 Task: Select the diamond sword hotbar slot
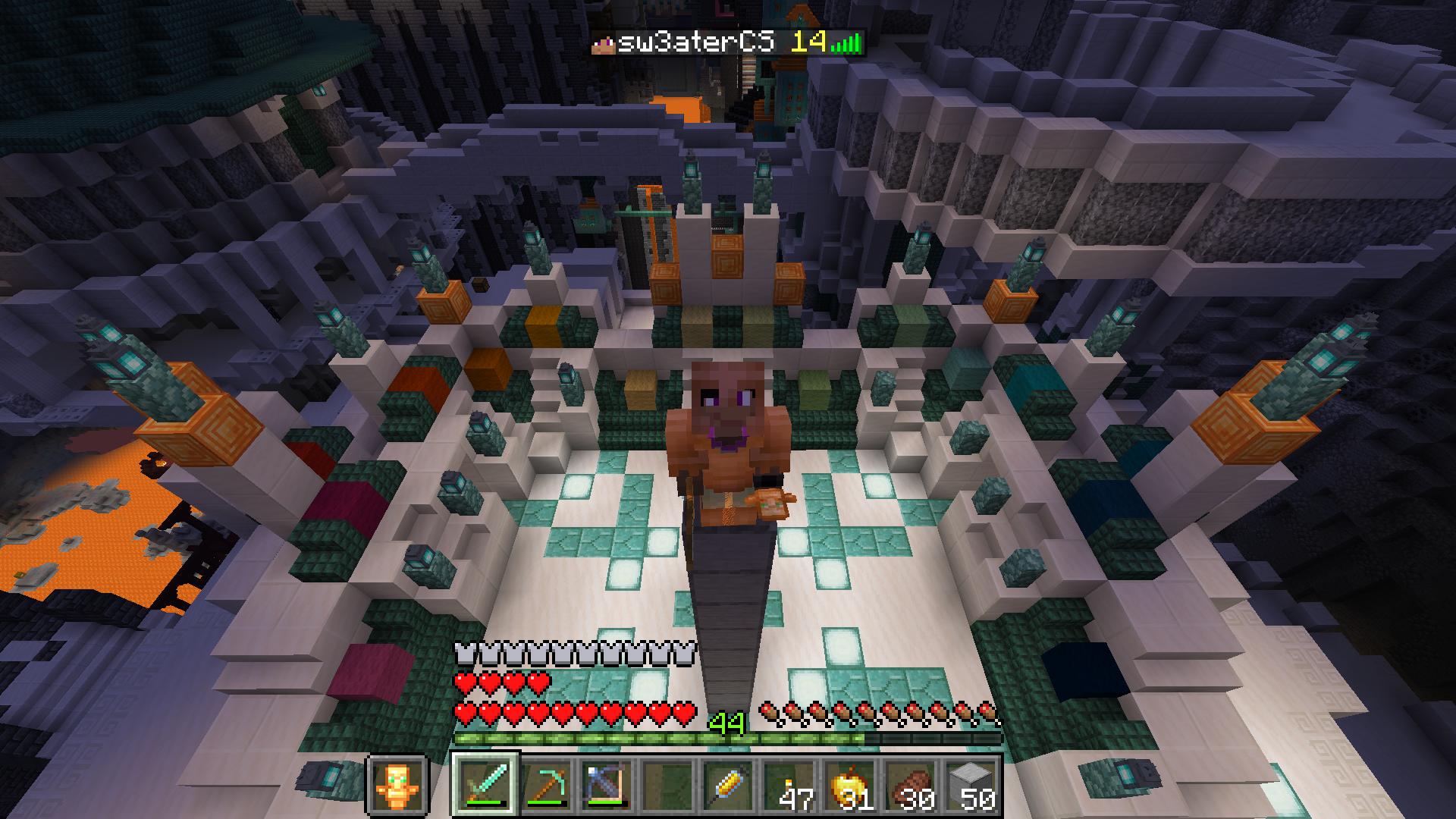[485, 784]
